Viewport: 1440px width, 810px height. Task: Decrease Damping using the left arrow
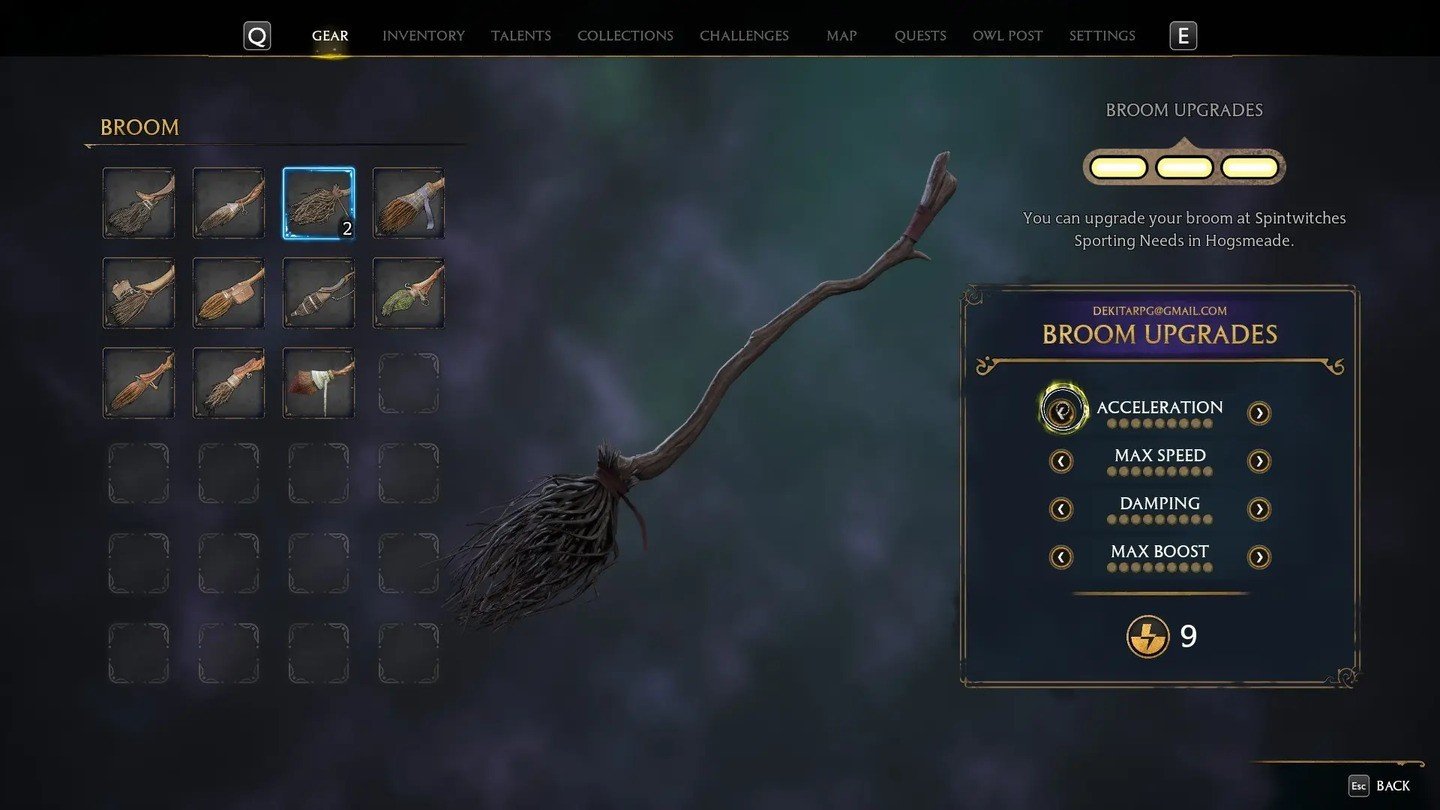[x=1061, y=509]
